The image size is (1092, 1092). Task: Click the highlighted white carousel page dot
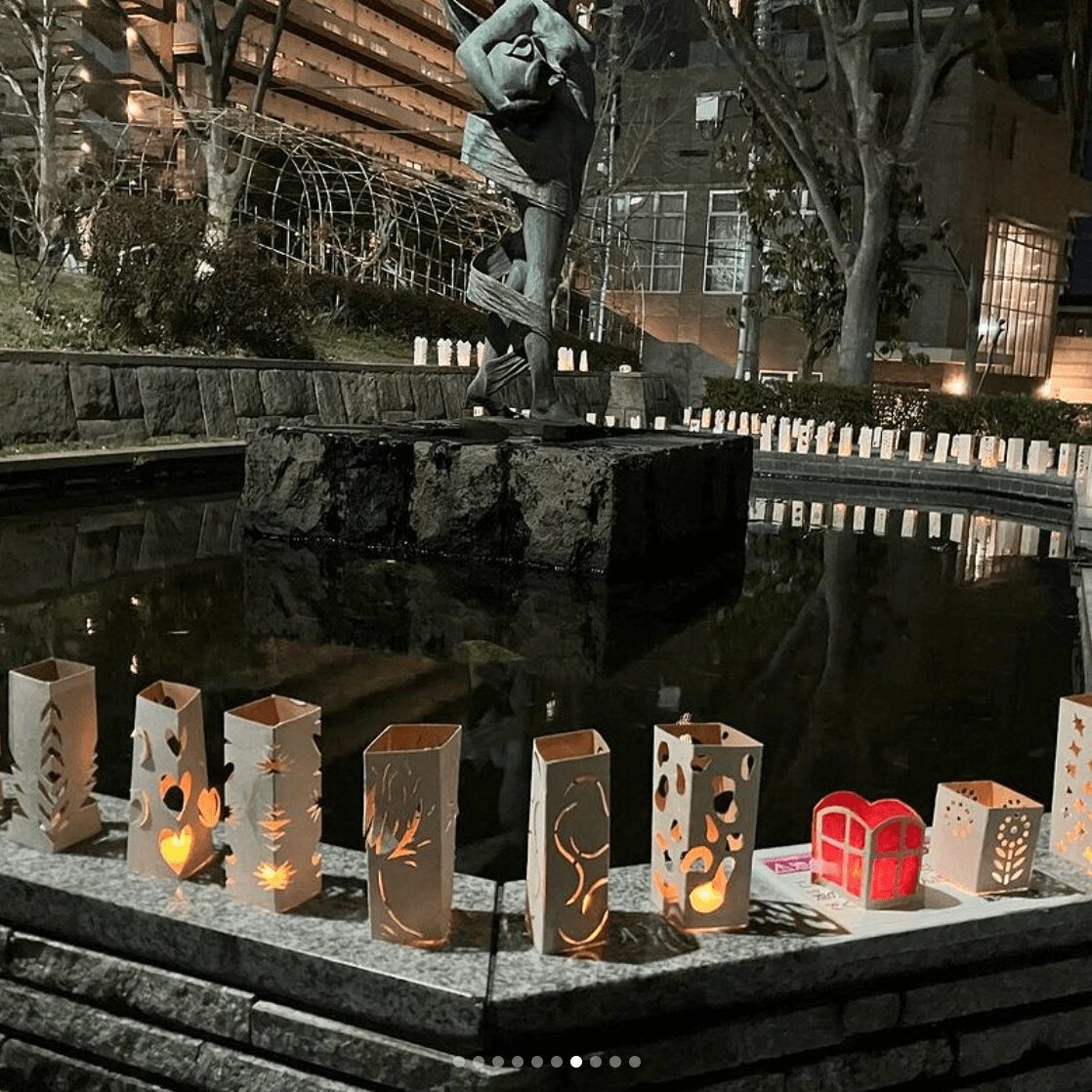coord(576,1062)
